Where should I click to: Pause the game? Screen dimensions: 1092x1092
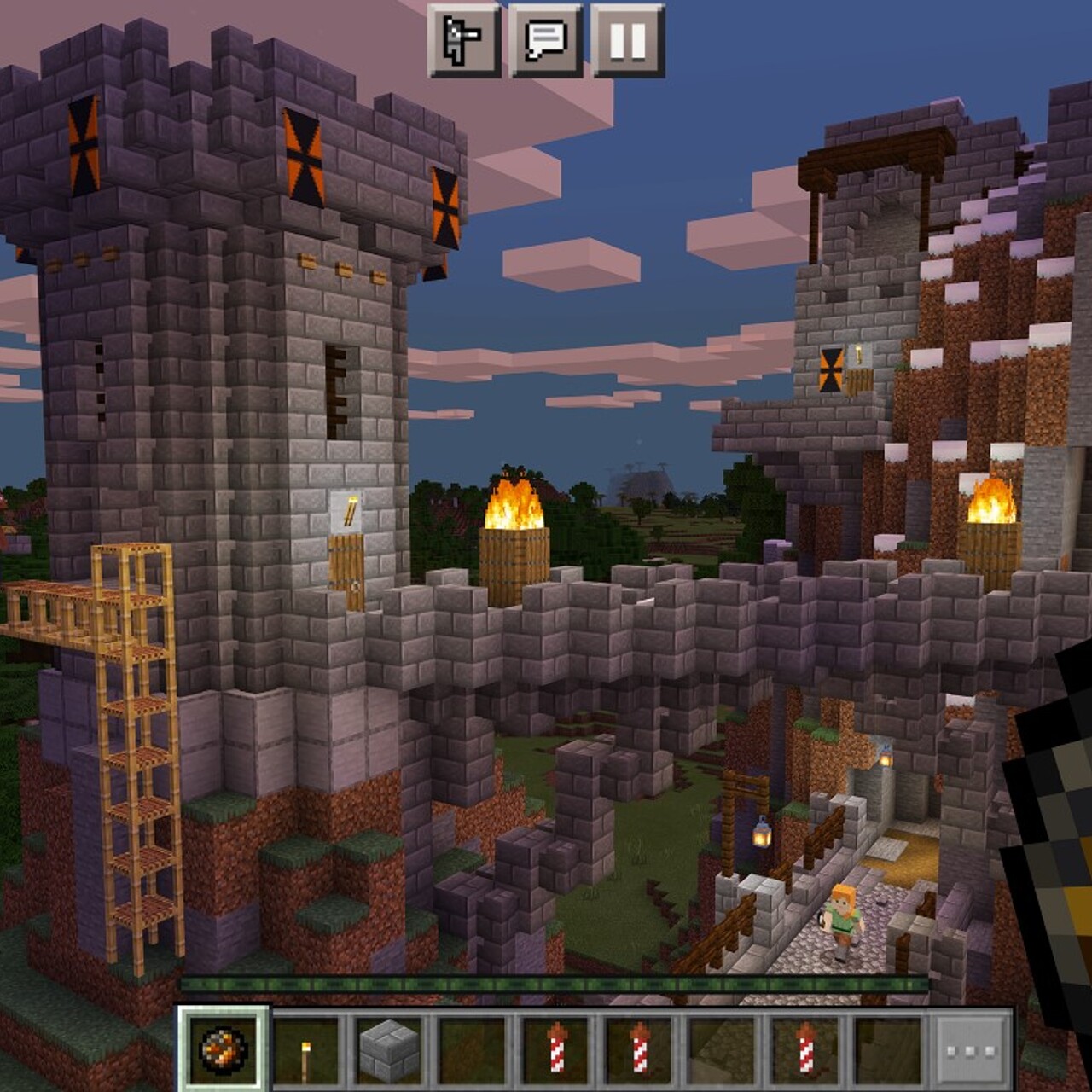(628, 40)
